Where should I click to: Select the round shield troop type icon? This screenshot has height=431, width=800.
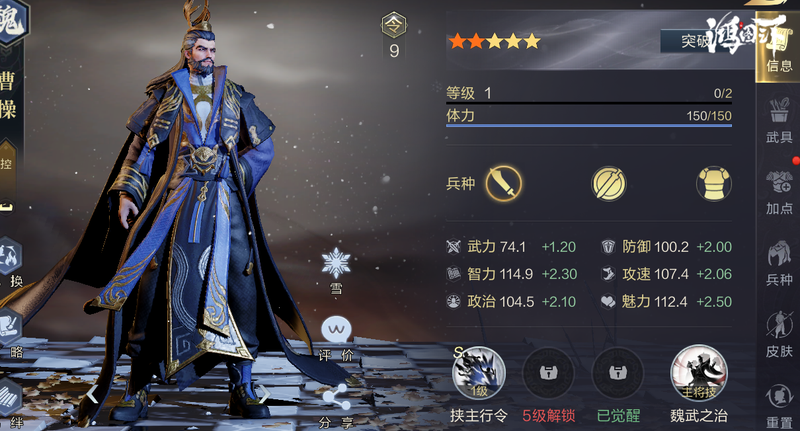608,184
